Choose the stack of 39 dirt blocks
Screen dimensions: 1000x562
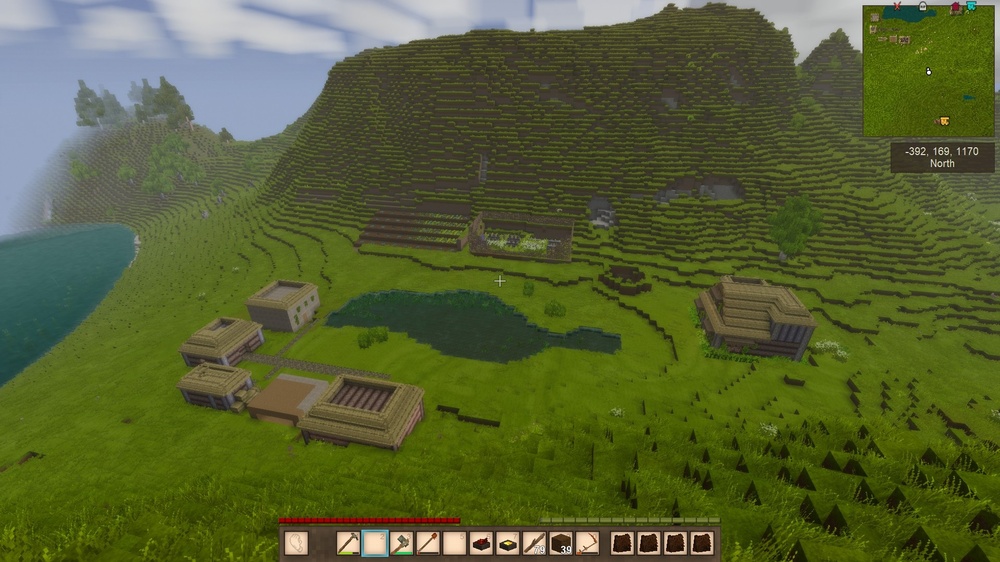tap(561, 544)
